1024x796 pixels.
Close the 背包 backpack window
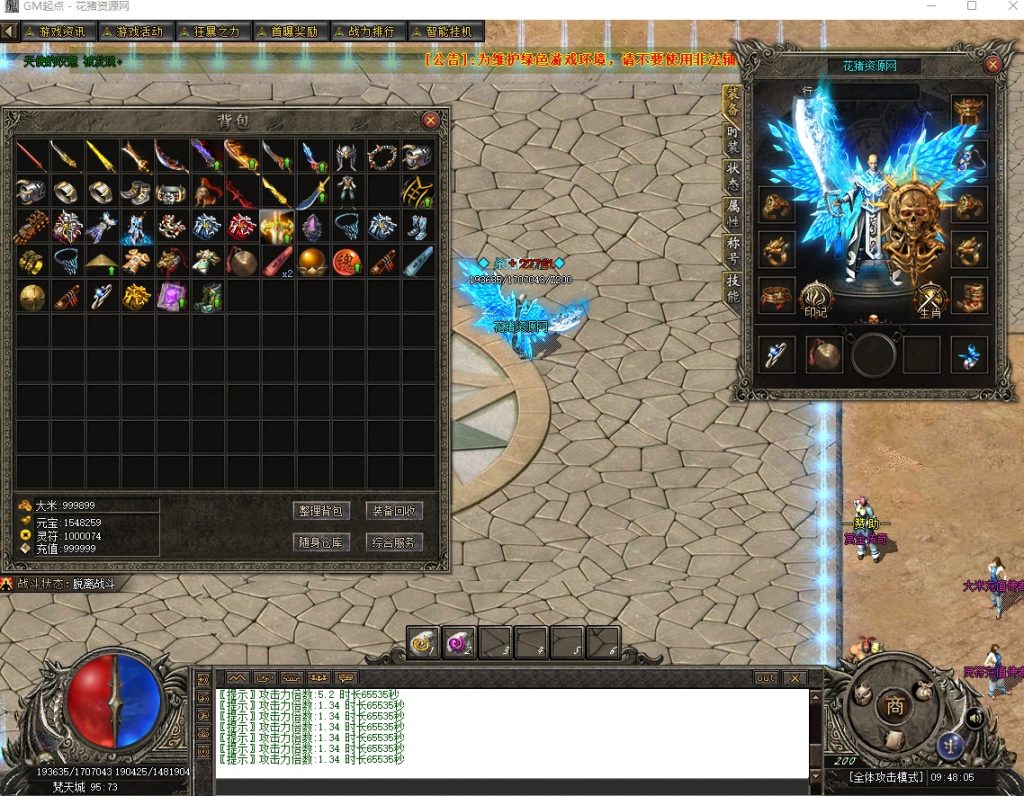(431, 120)
